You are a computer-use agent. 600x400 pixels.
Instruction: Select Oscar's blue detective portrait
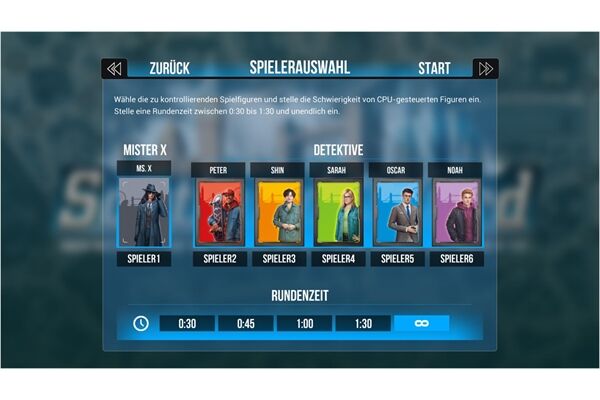397,212
